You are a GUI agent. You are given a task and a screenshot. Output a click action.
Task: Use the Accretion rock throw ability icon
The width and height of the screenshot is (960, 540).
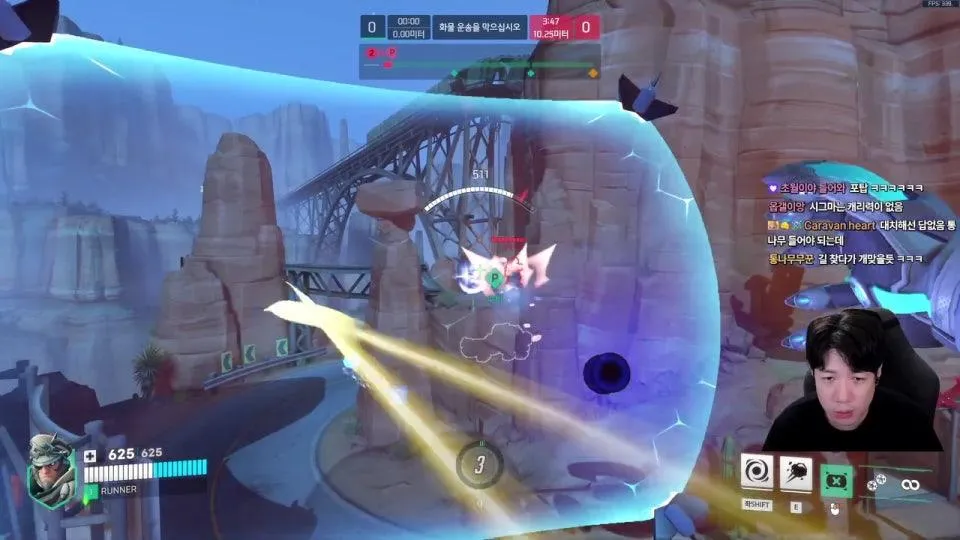796,470
